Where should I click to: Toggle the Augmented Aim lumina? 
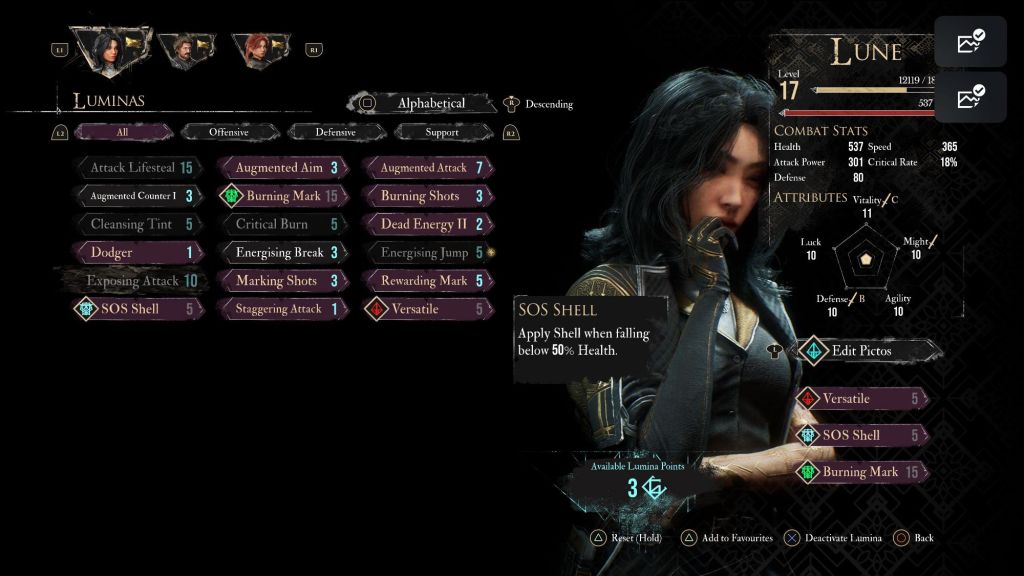pyautogui.click(x=282, y=168)
